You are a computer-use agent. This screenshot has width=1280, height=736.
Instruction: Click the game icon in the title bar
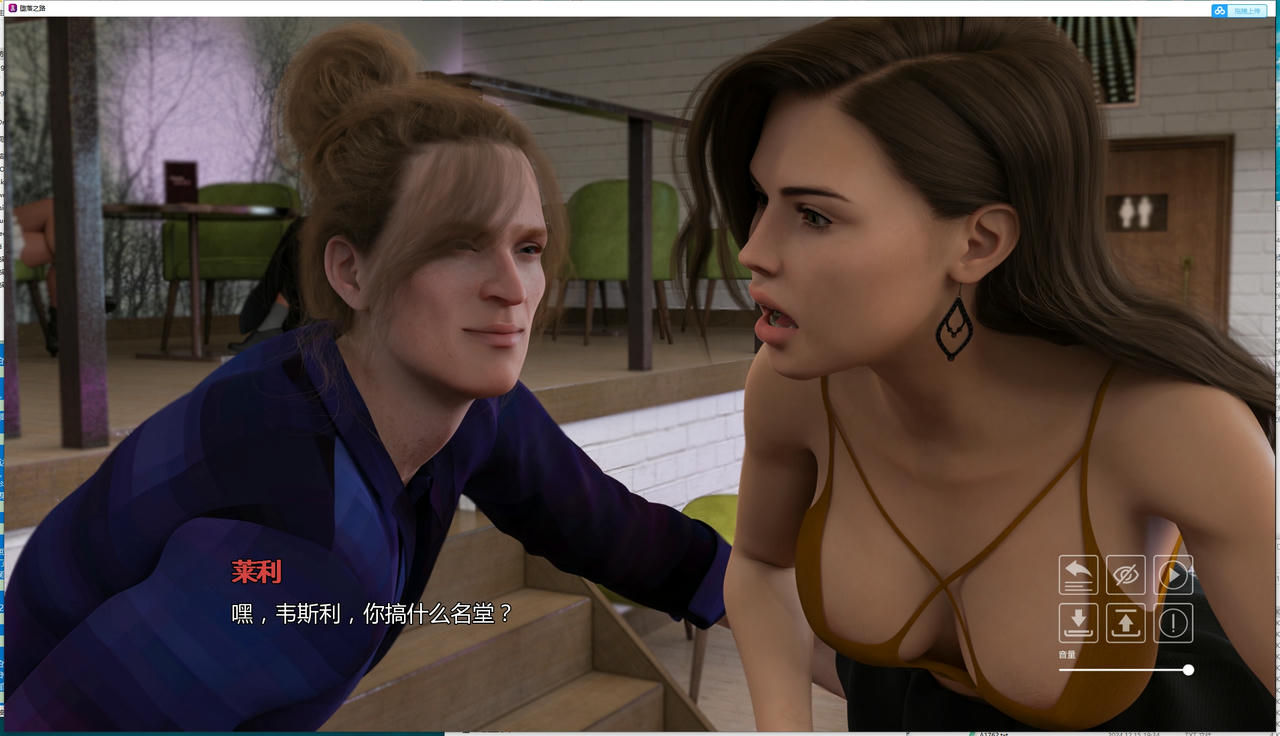tap(10, 10)
